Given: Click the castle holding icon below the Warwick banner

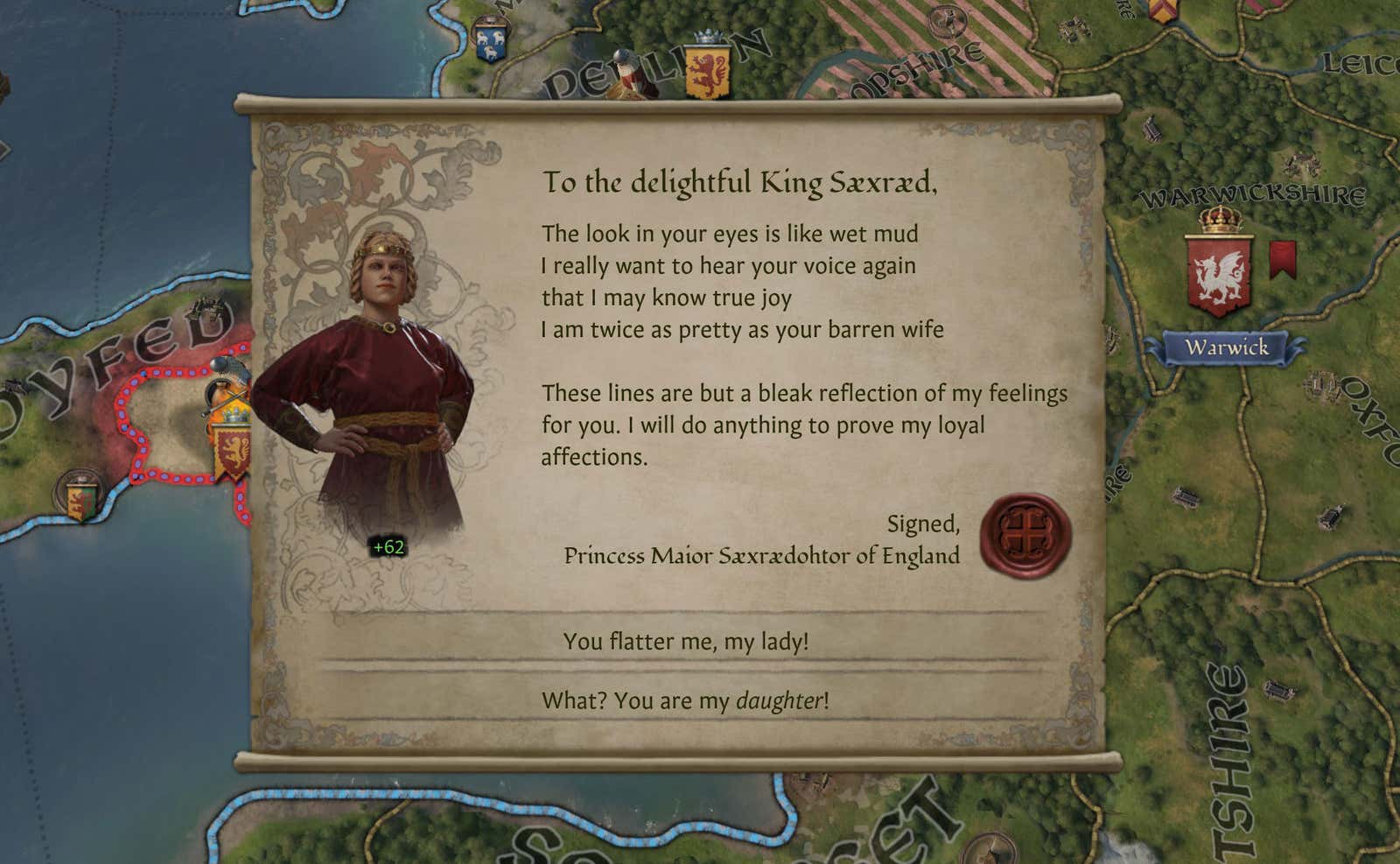Looking at the screenshot, I should click(x=1185, y=496).
